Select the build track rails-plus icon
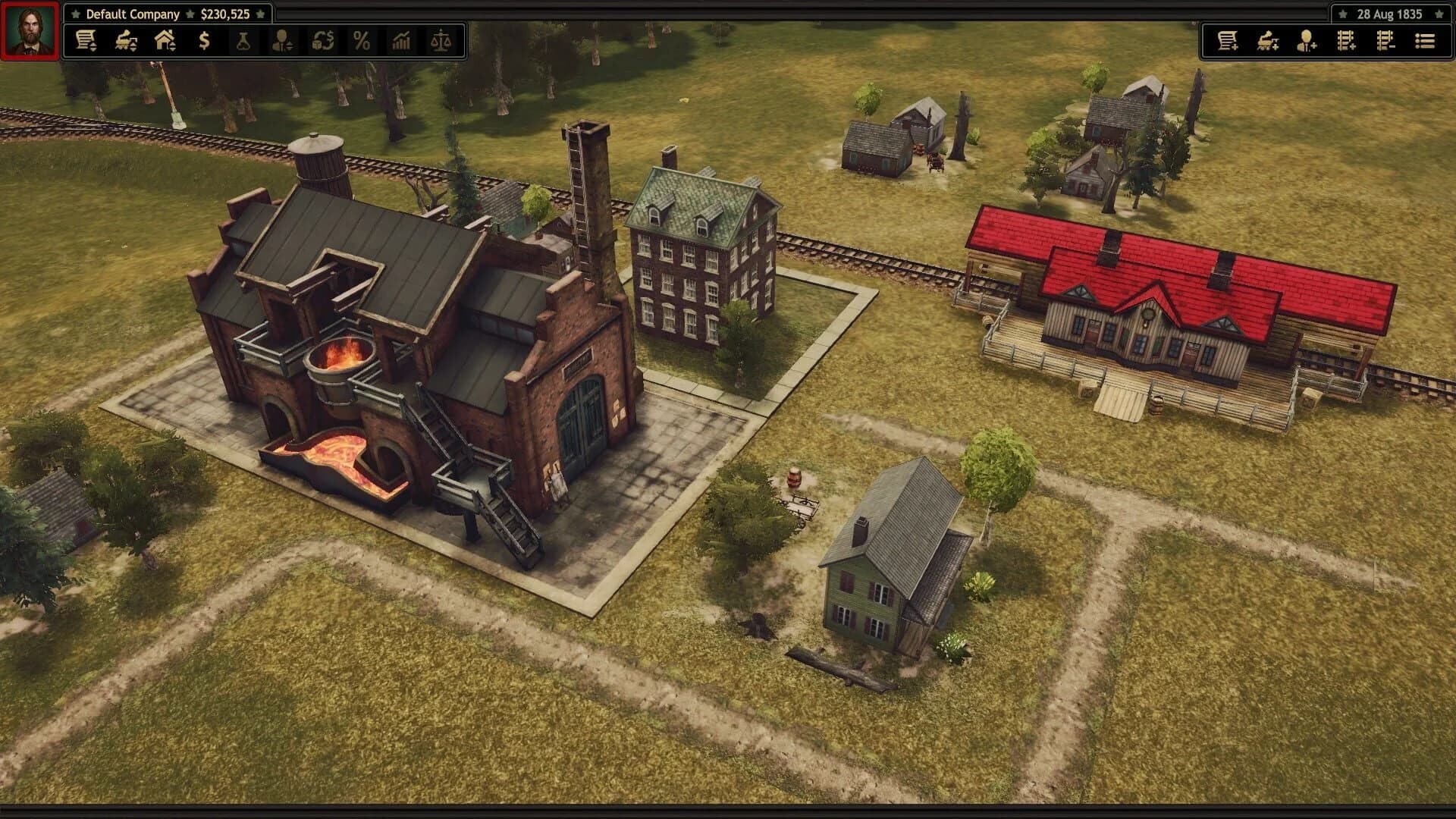1456x819 pixels. point(1345,42)
